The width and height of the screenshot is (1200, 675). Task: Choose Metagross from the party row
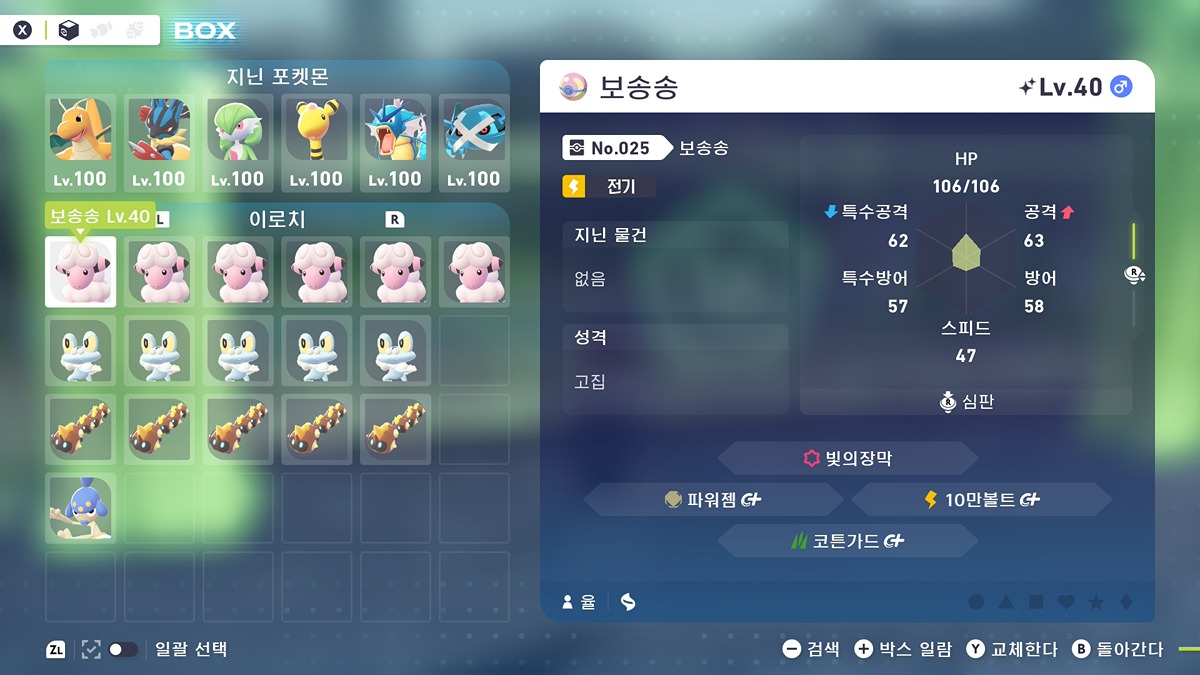[474, 142]
